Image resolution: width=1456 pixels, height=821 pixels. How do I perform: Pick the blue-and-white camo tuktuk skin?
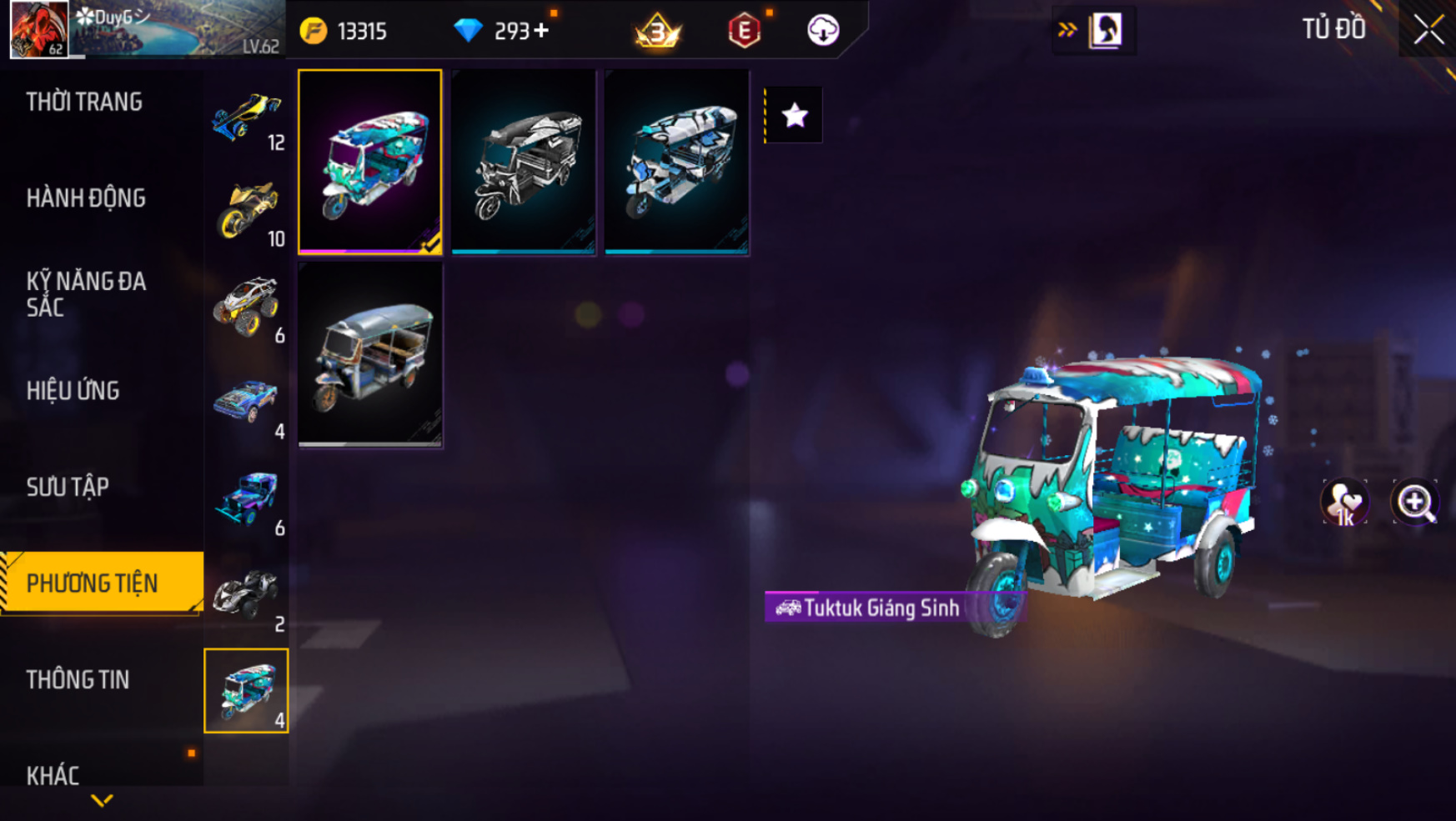pos(677,162)
